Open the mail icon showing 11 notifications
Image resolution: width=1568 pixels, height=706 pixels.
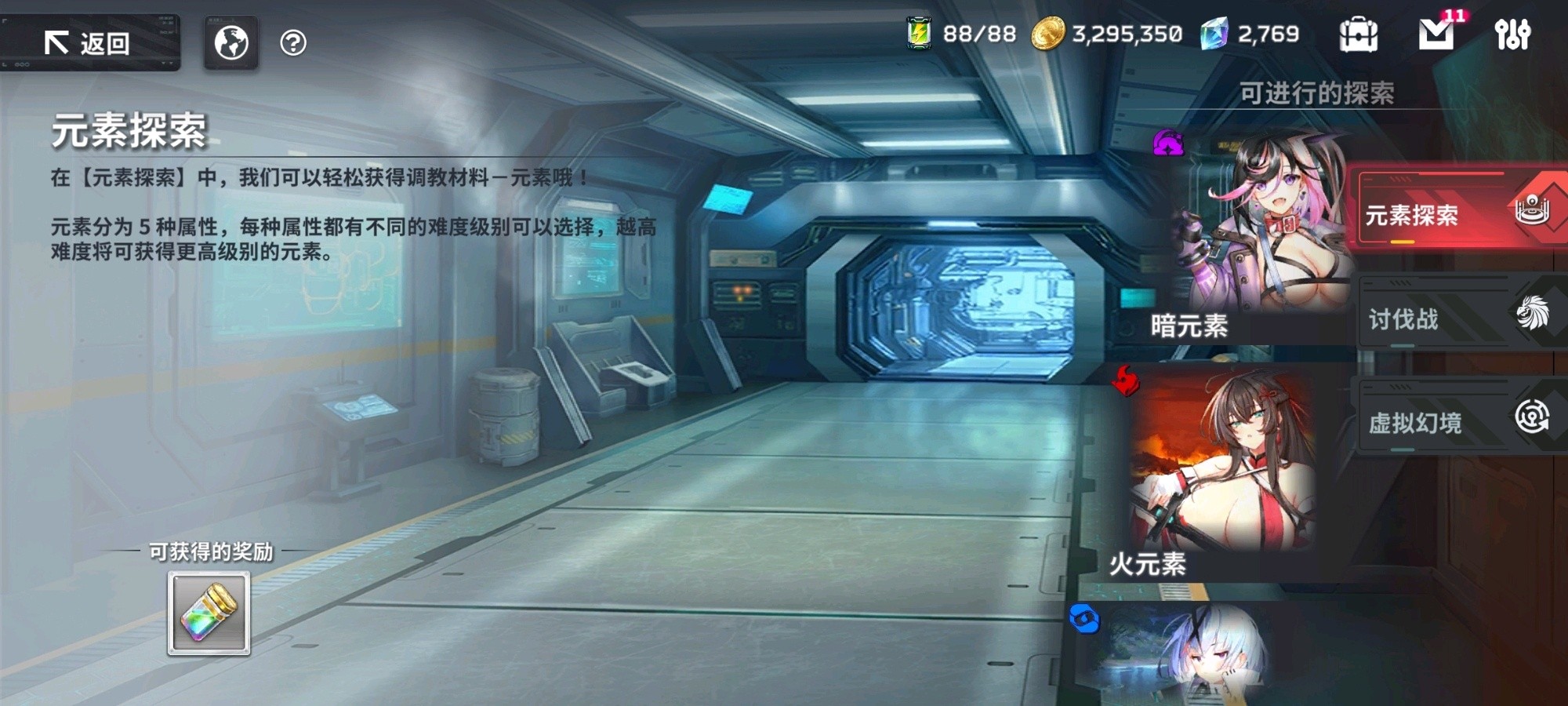1435,33
